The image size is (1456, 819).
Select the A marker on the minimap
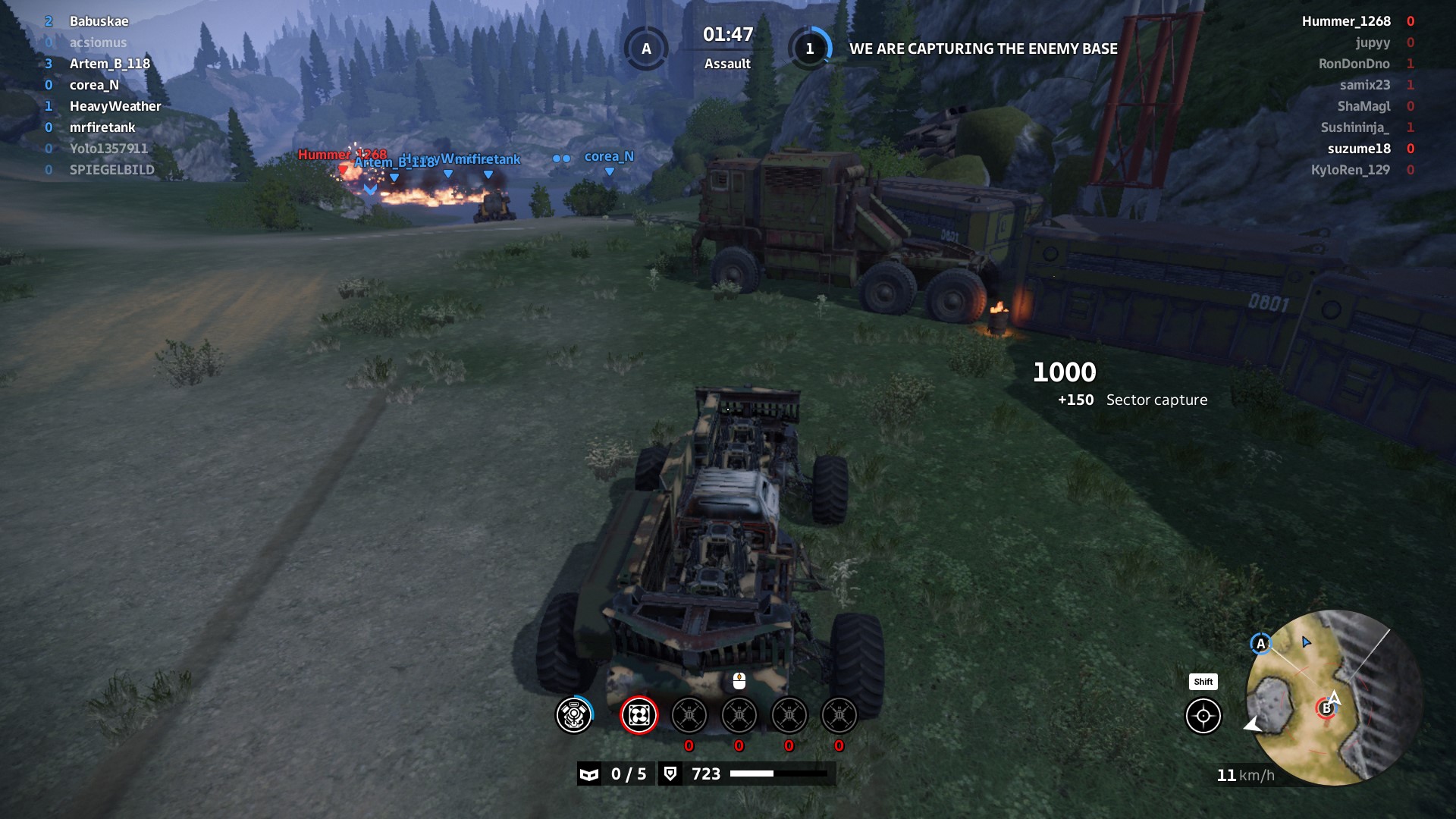1260,644
